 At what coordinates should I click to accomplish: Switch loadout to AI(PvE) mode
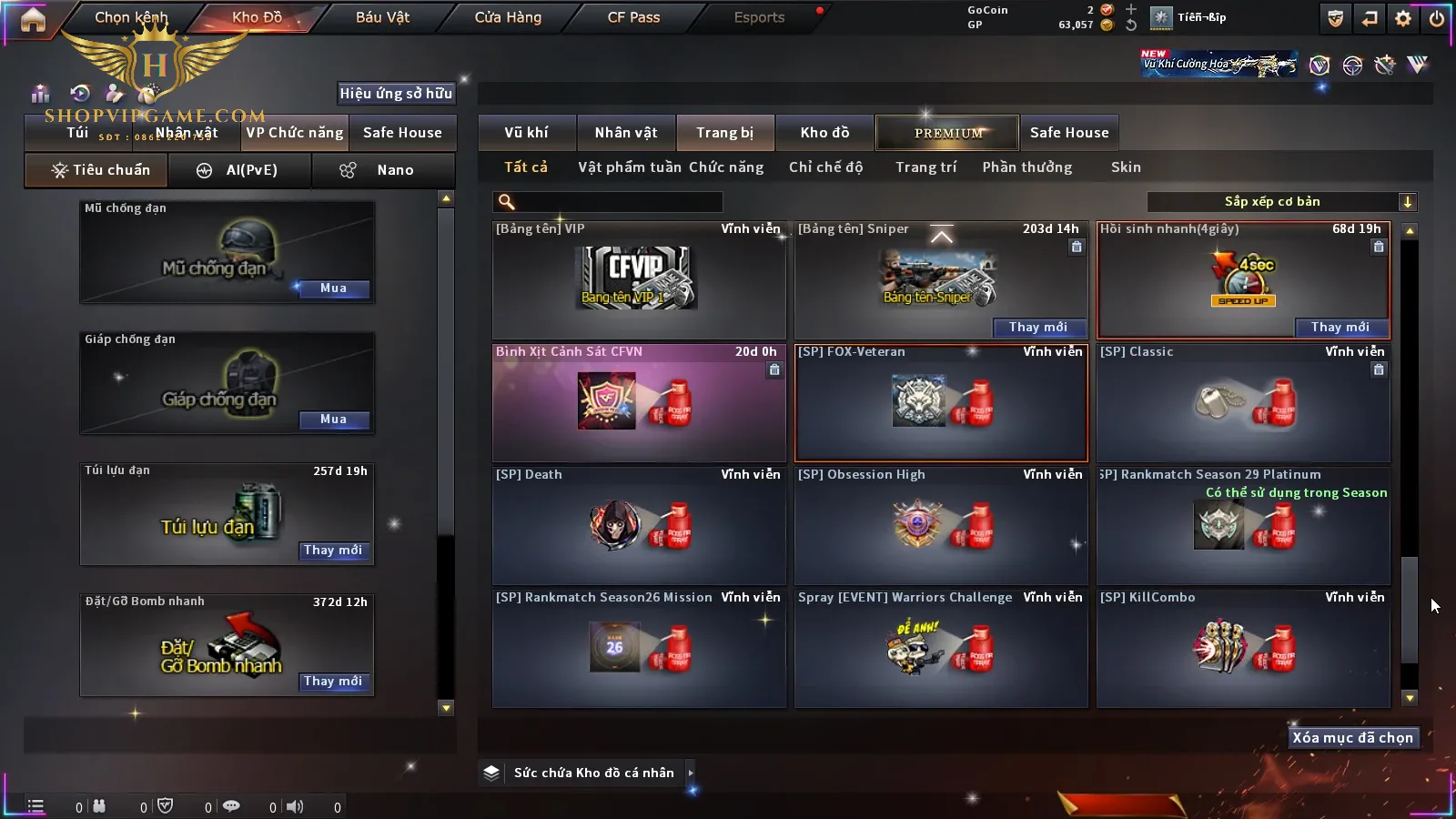tap(240, 170)
